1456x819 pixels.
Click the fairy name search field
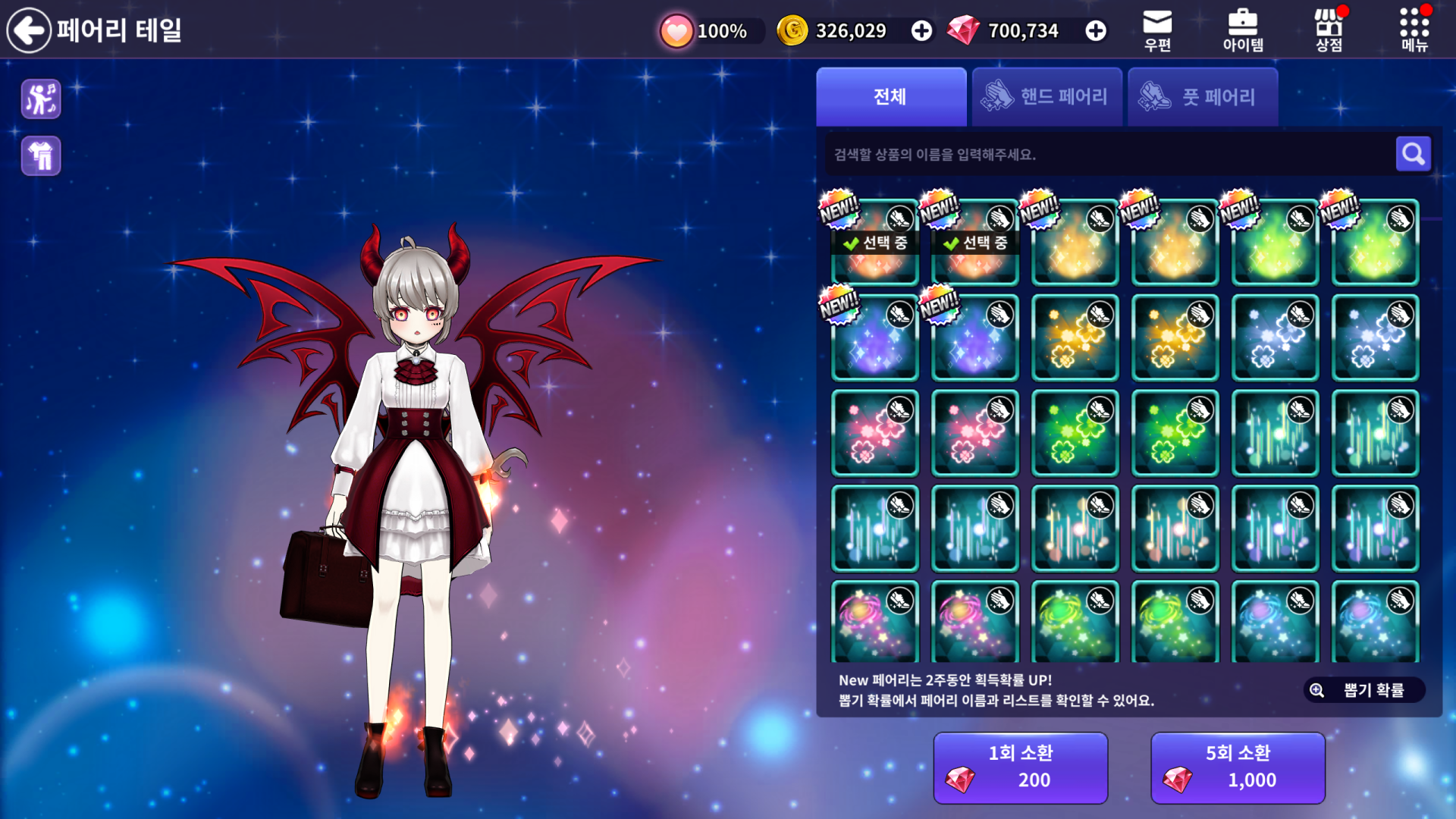[1107, 155]
